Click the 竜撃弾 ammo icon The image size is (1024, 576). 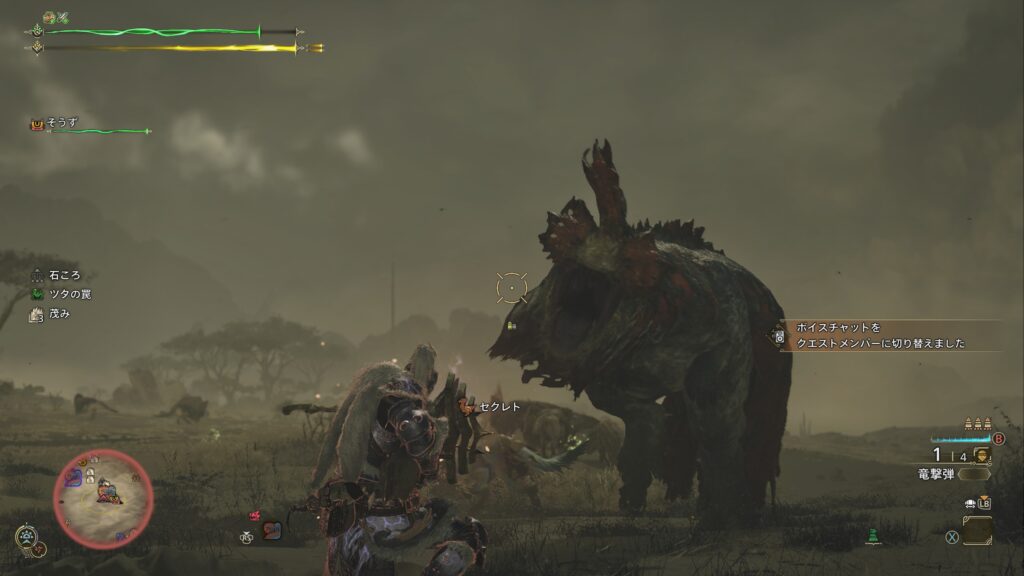coord(981,456)
